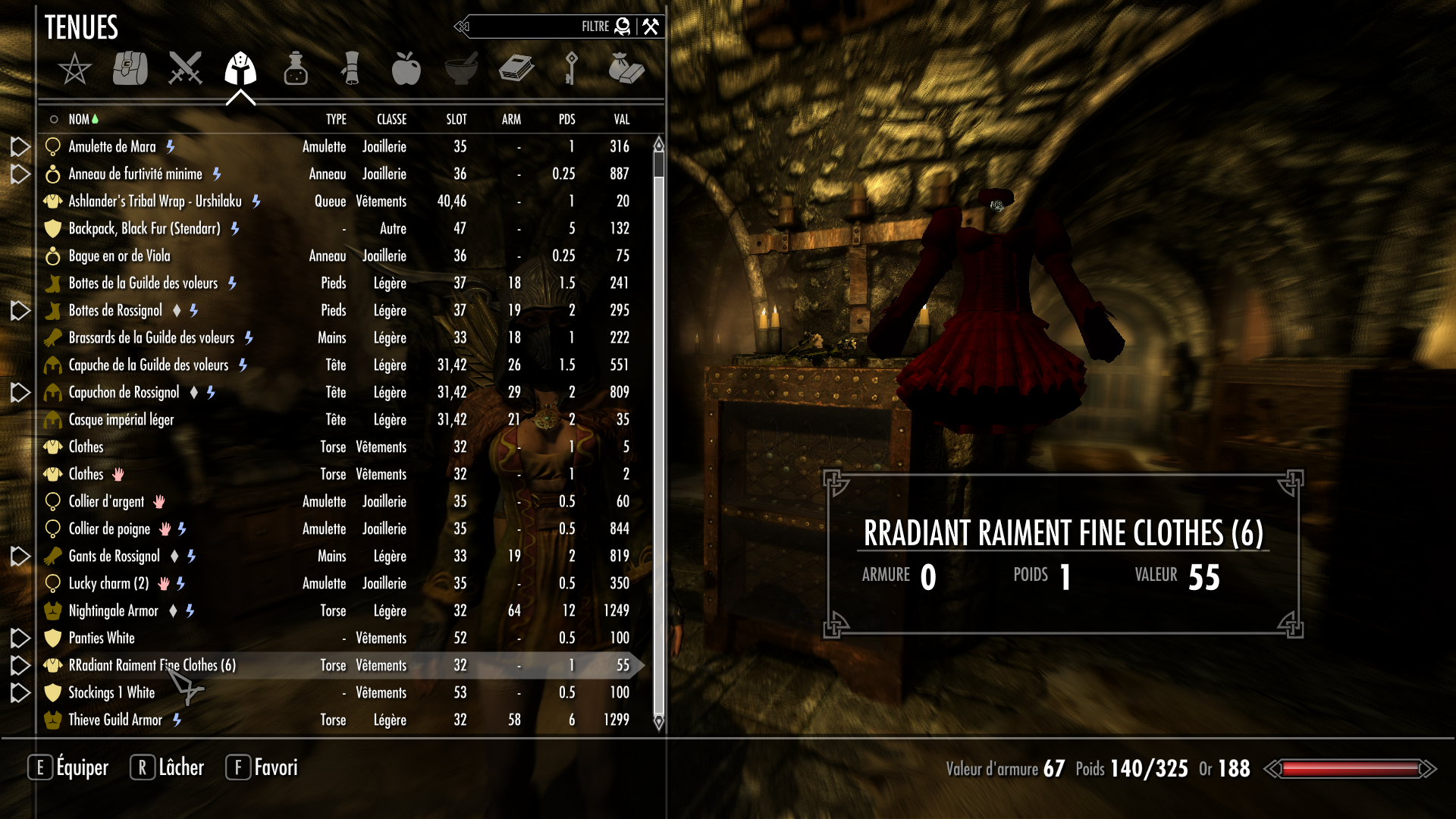Show the Weapons crossed swords category
Screen dimensions: 1456x819
tap(185, 68)
